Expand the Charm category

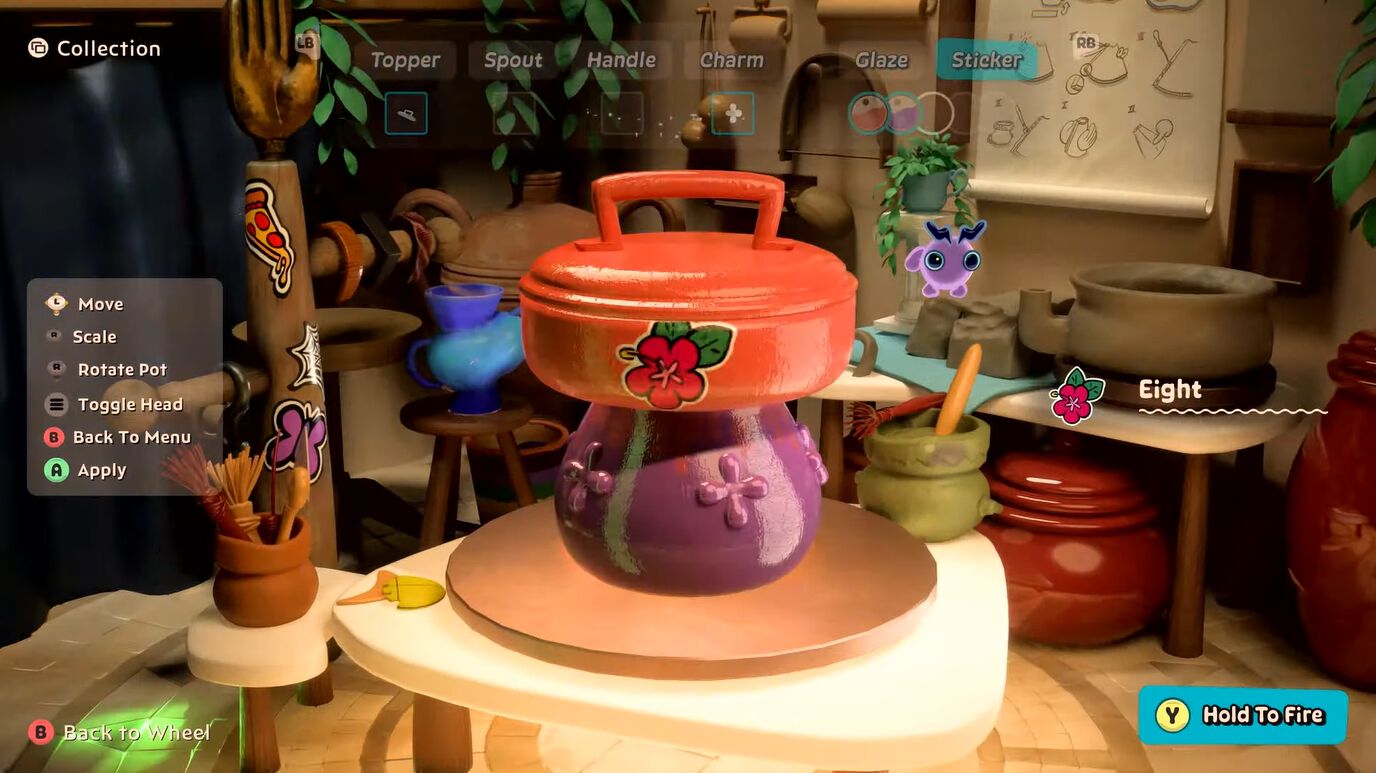731,60
